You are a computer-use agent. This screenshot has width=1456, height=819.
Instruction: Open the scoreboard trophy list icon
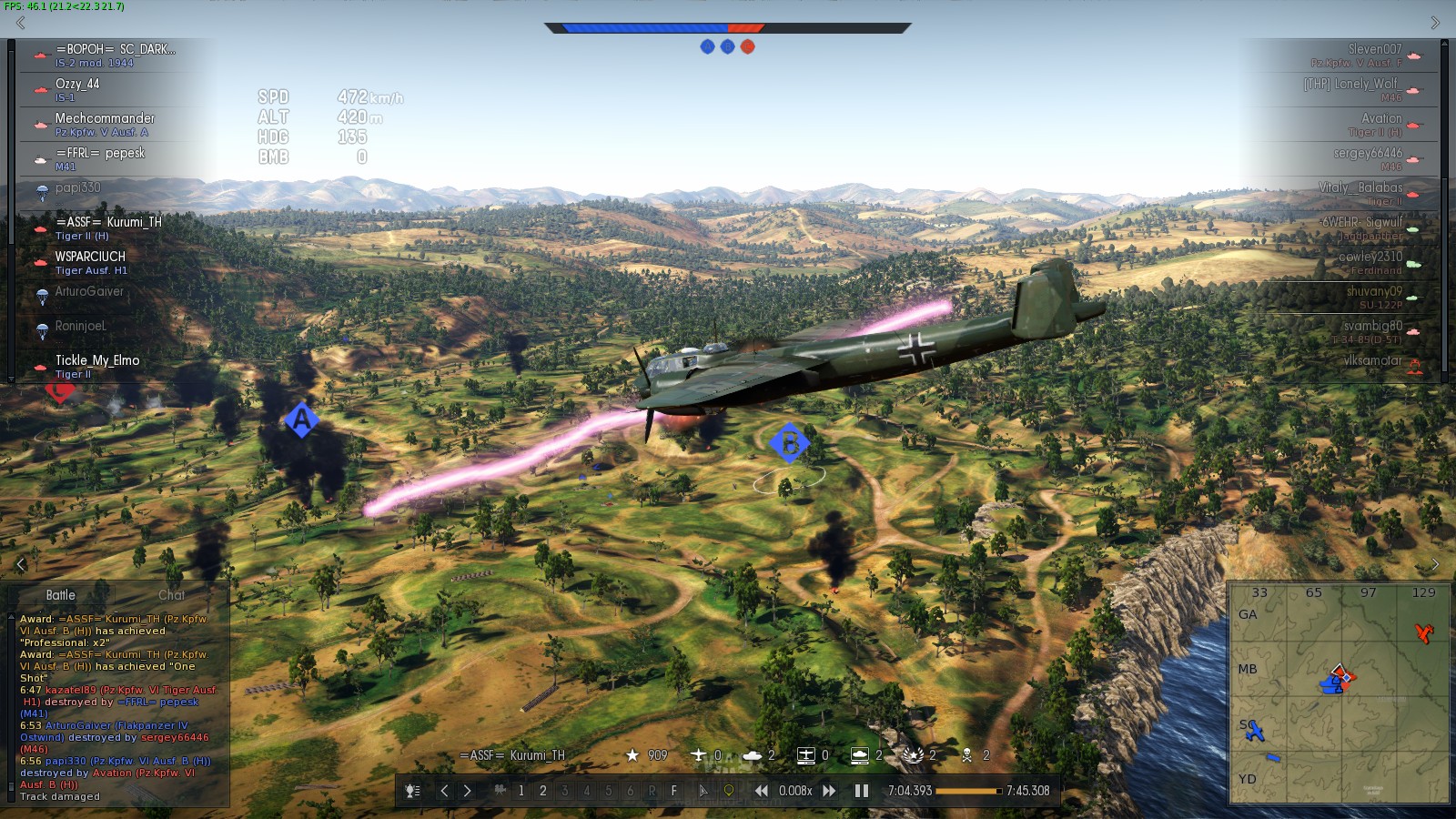point(412,791)
